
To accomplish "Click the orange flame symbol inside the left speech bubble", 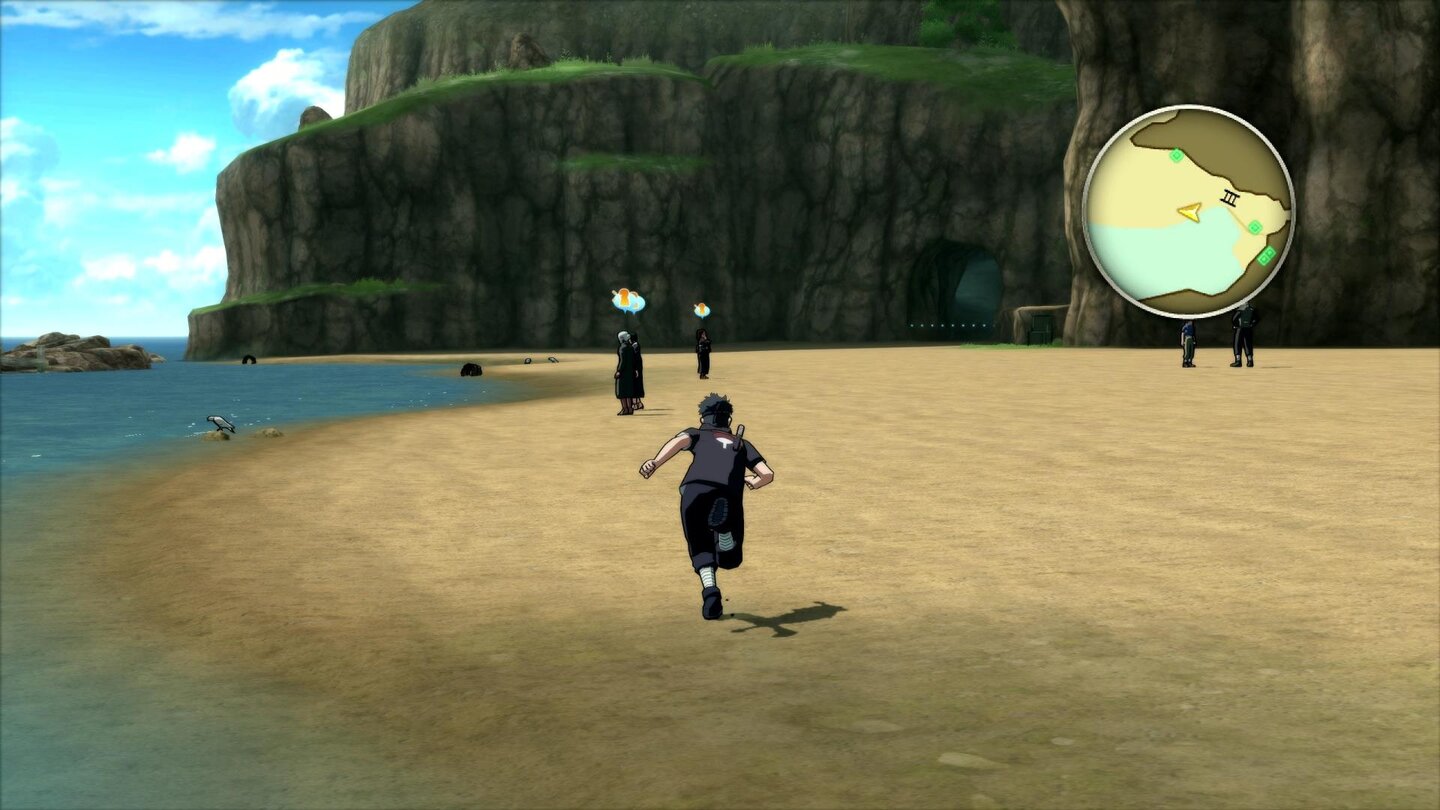I will pyautogui.click(x=623, y=298).
